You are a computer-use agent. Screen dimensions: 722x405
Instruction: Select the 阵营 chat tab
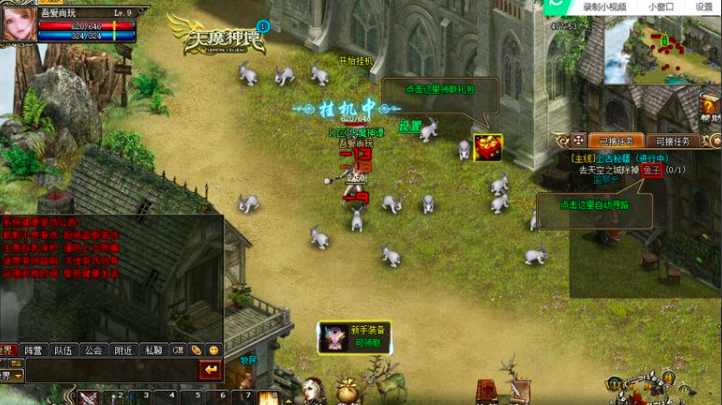35,350
